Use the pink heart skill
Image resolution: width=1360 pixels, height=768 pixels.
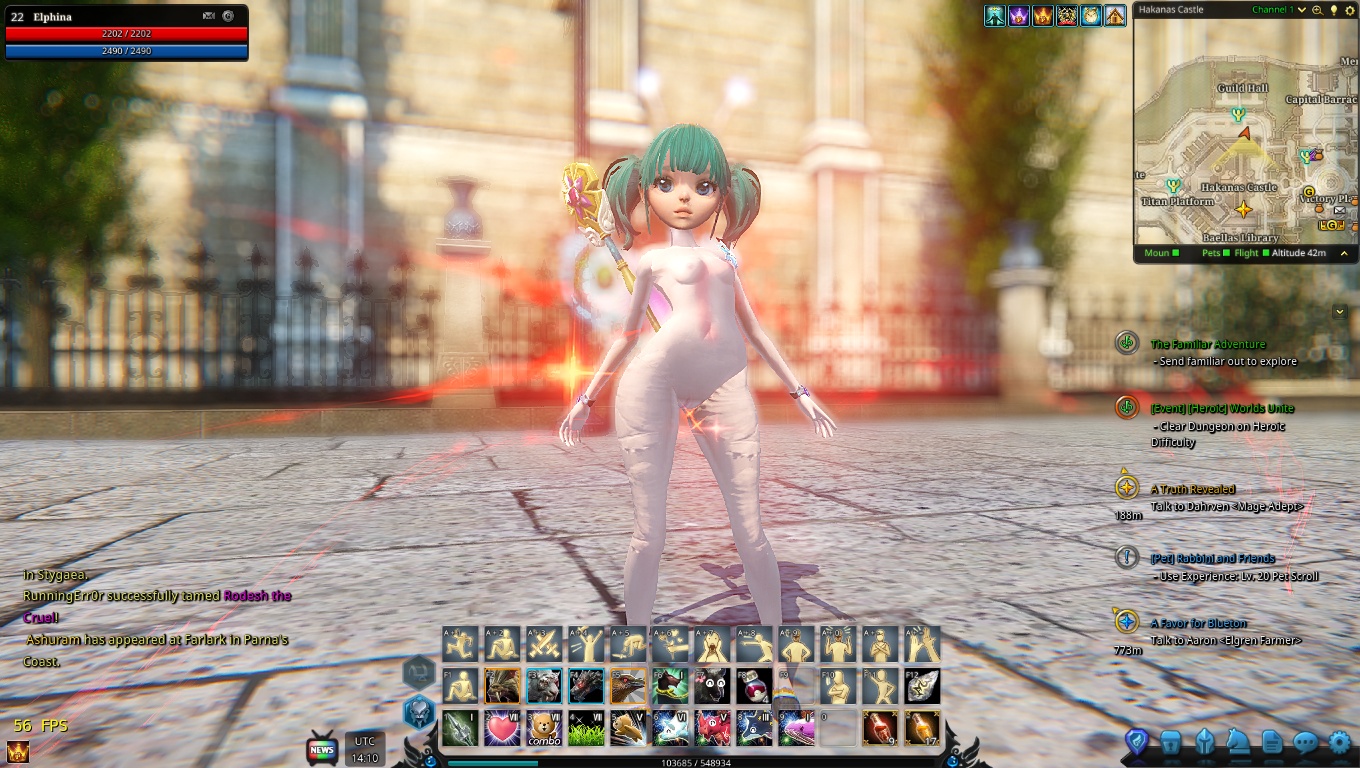[x=502, y=727]
